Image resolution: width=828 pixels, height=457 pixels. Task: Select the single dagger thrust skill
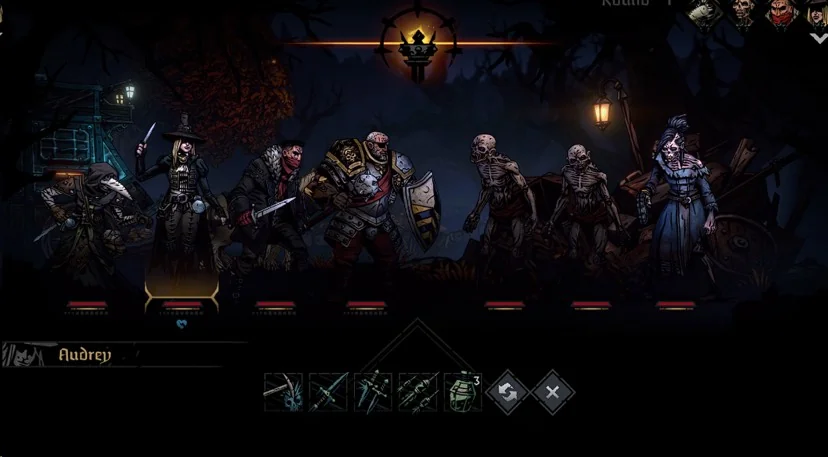(328, 392)
